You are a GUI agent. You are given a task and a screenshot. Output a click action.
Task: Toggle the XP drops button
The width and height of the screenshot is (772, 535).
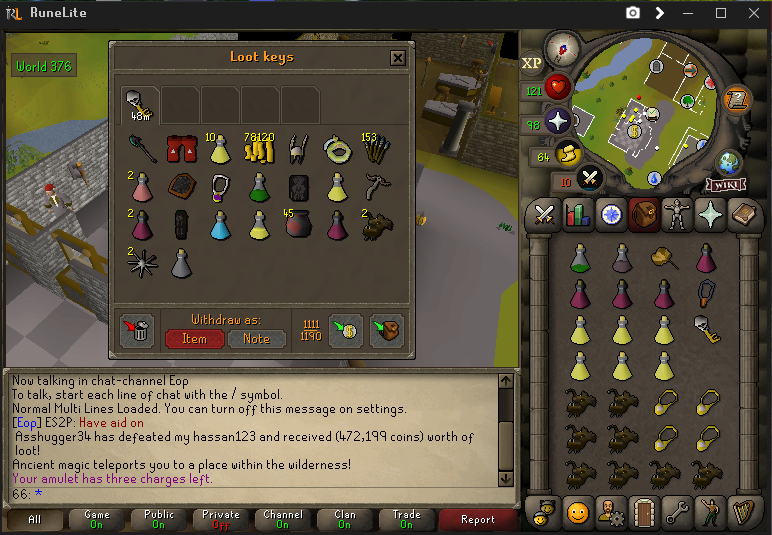tap(532, 63)
